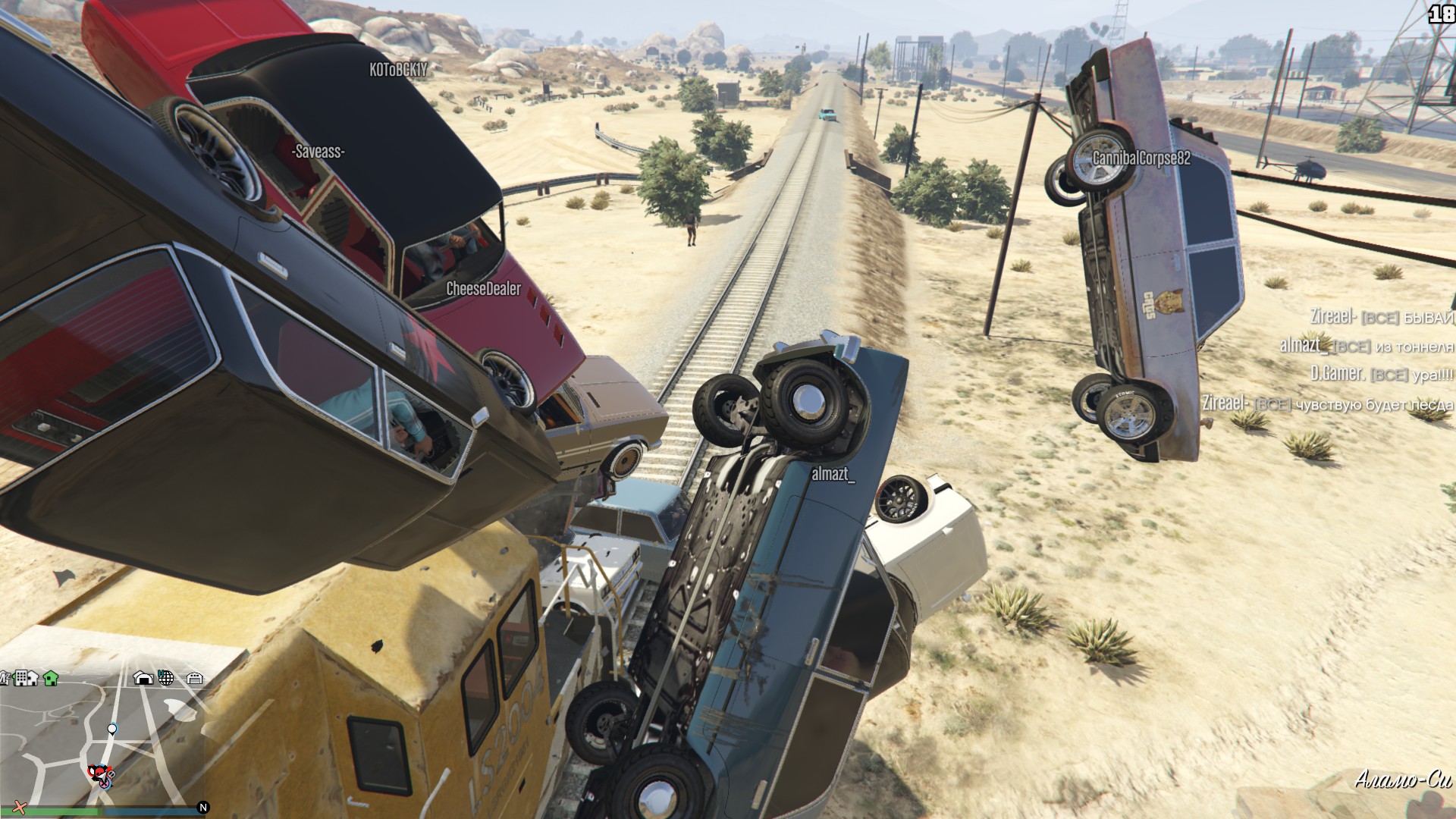Click the garage door marker on the minimap
The image size is (1456, 819).
coord(195,678)
